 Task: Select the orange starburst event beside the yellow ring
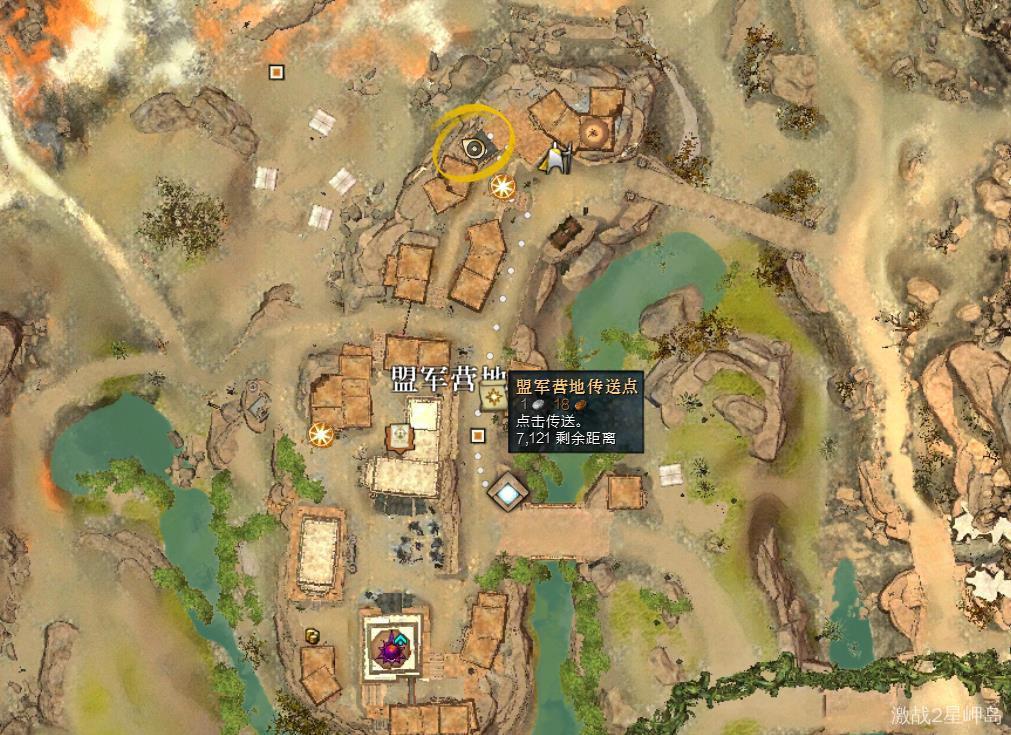(502, 185)
